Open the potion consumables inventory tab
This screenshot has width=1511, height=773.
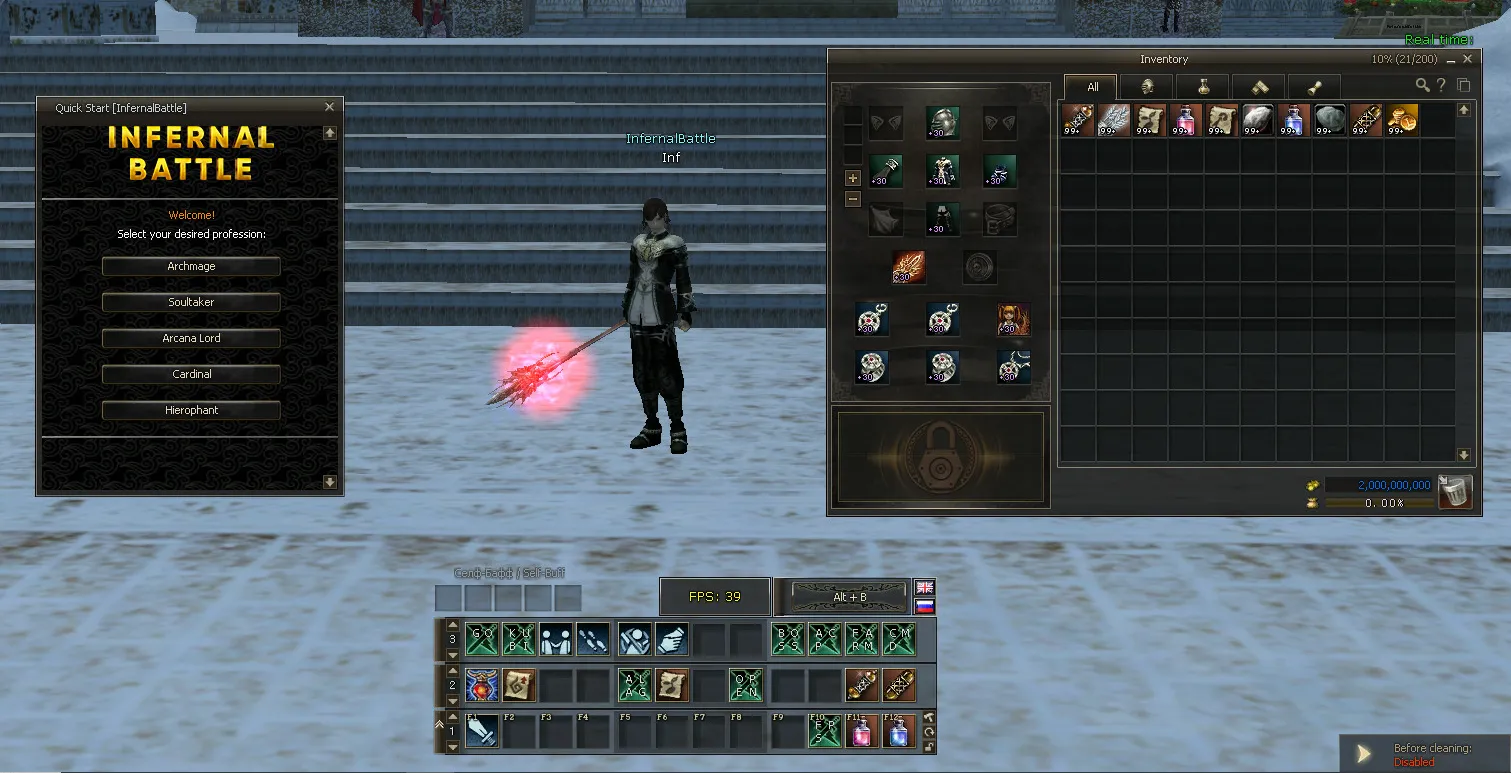tap(1202, 87)
